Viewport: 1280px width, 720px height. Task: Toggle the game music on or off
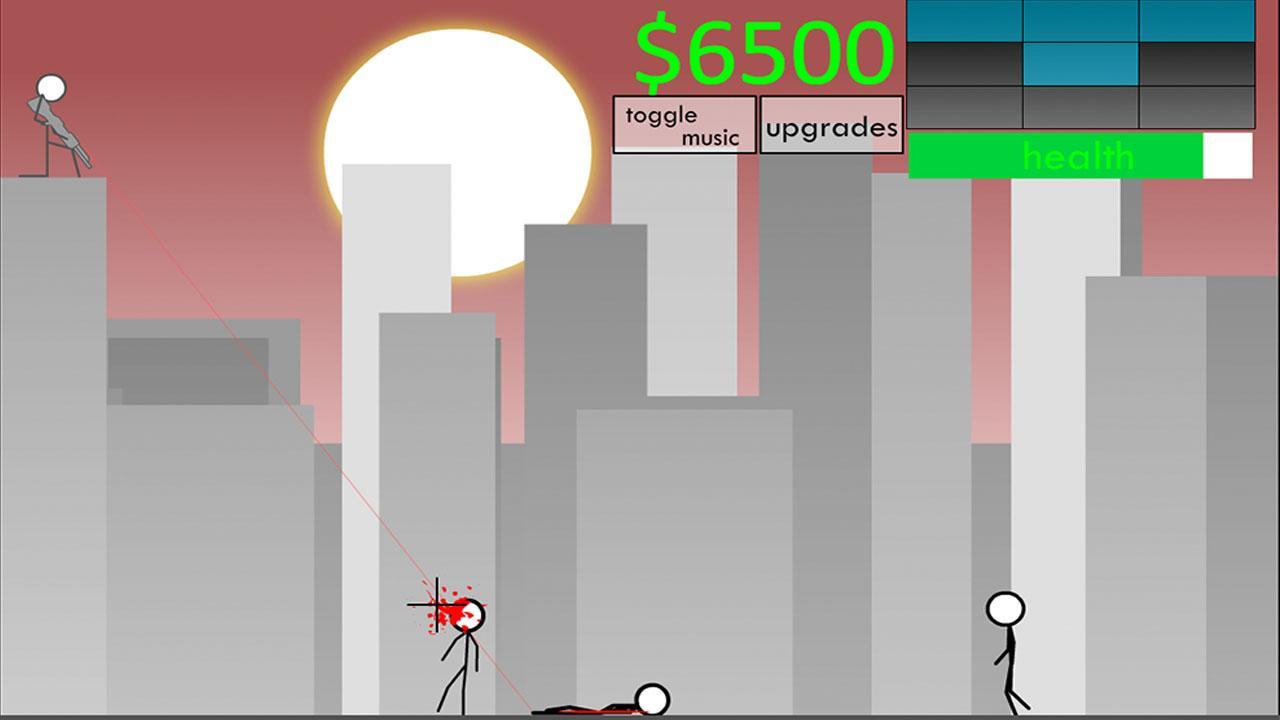683,124
